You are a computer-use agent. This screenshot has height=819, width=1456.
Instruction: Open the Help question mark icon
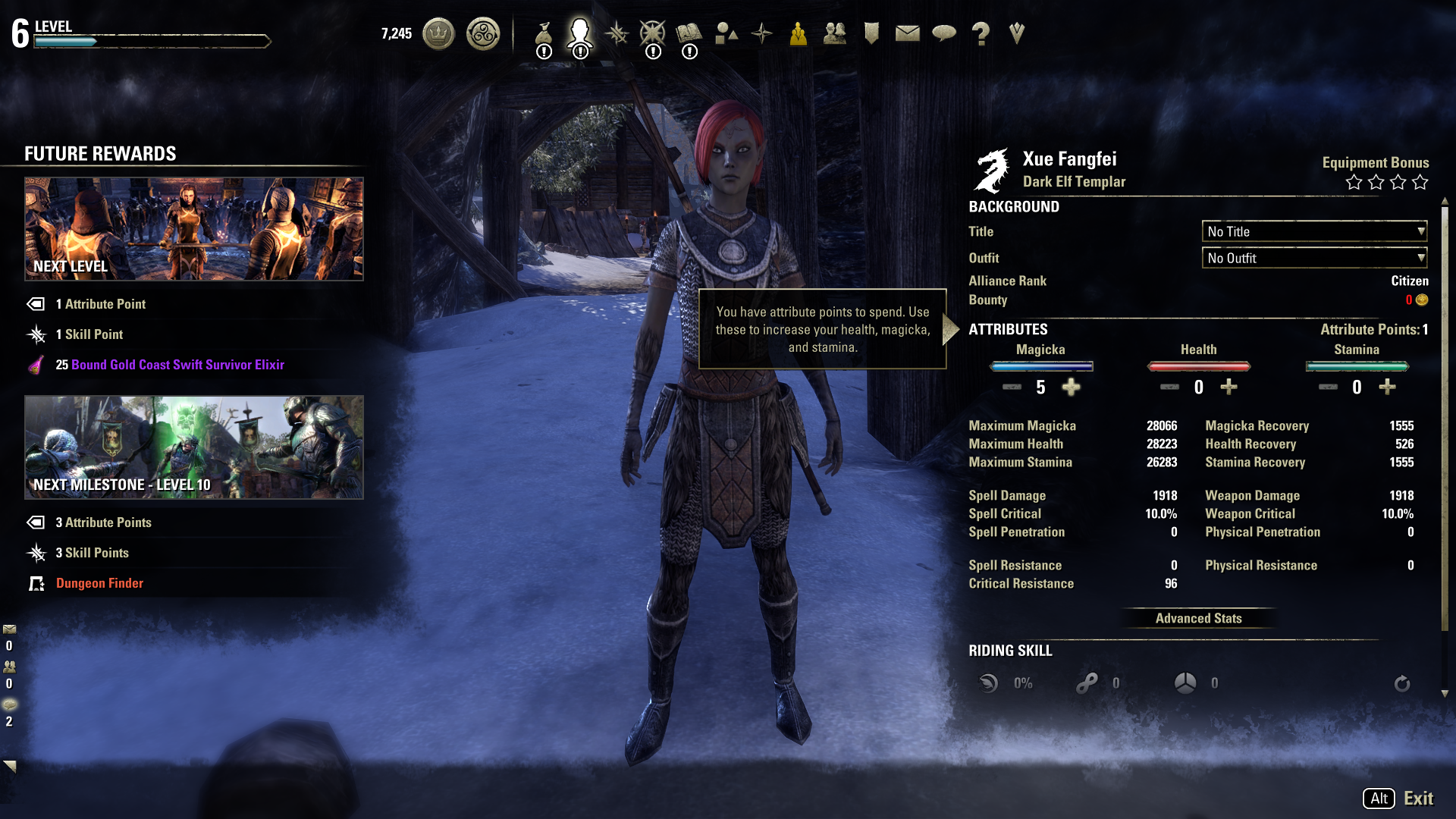(981, 33)
